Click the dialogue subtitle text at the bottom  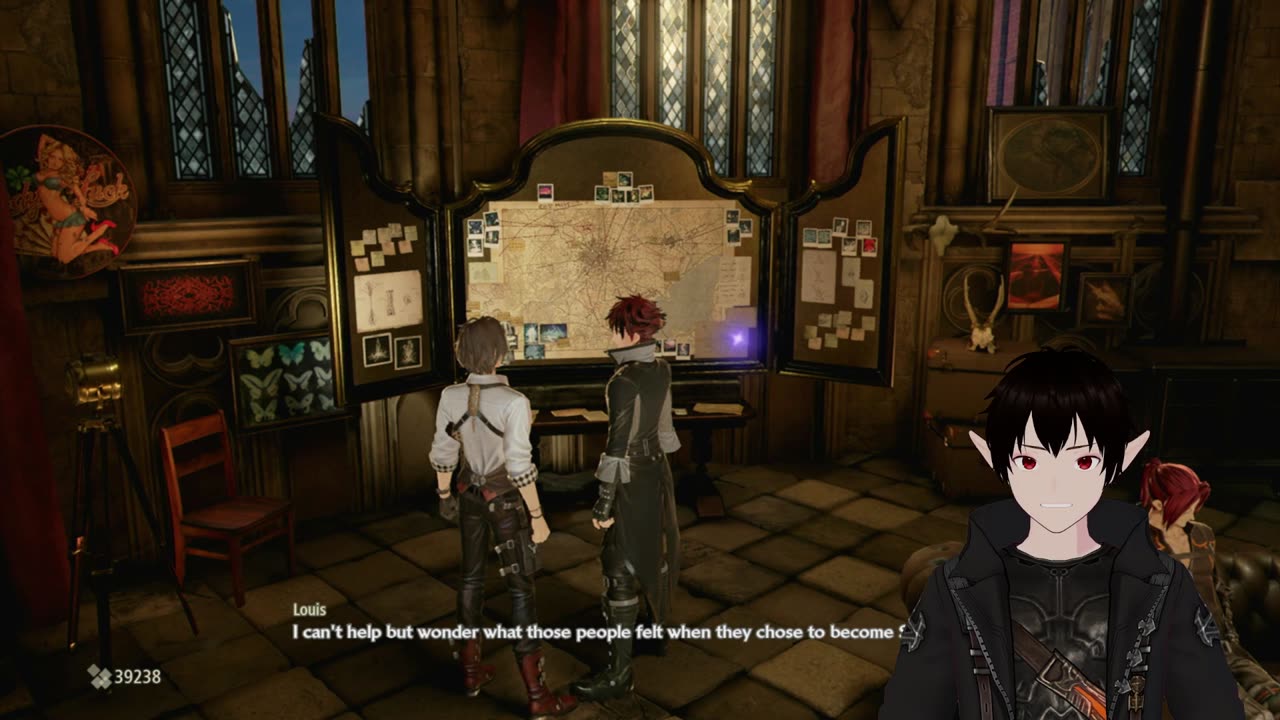(x=600, y=632)
